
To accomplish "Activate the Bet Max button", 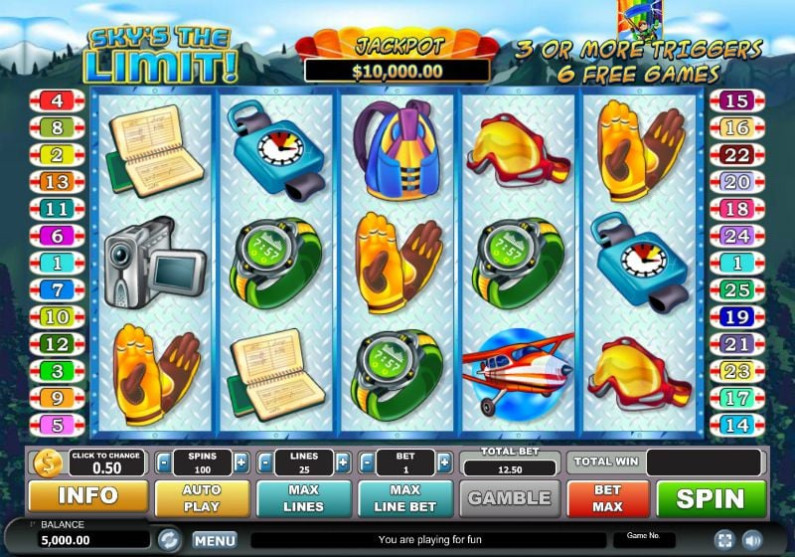I will 607,498.
